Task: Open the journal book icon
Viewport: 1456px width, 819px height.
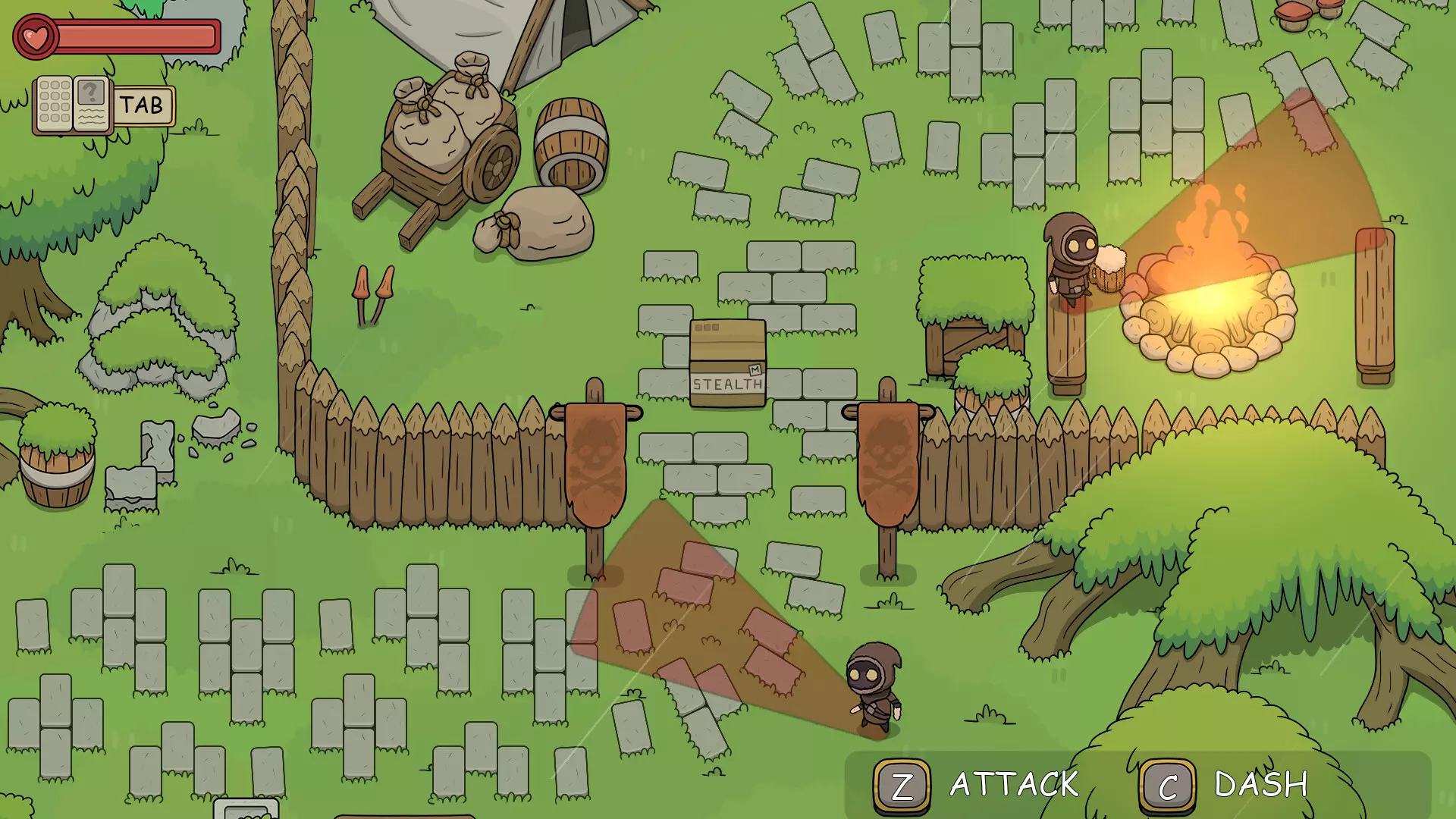Action: click(x=73, y=105)
